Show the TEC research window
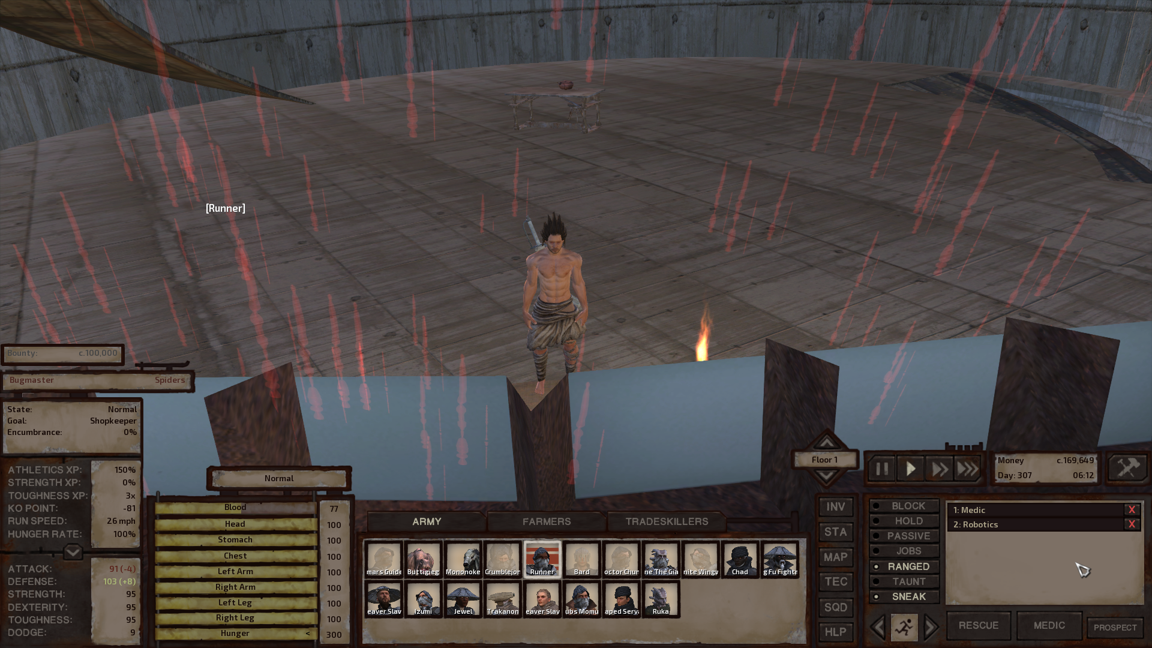The height and width of the screenshot is (648, 1152). click(835, 582)
